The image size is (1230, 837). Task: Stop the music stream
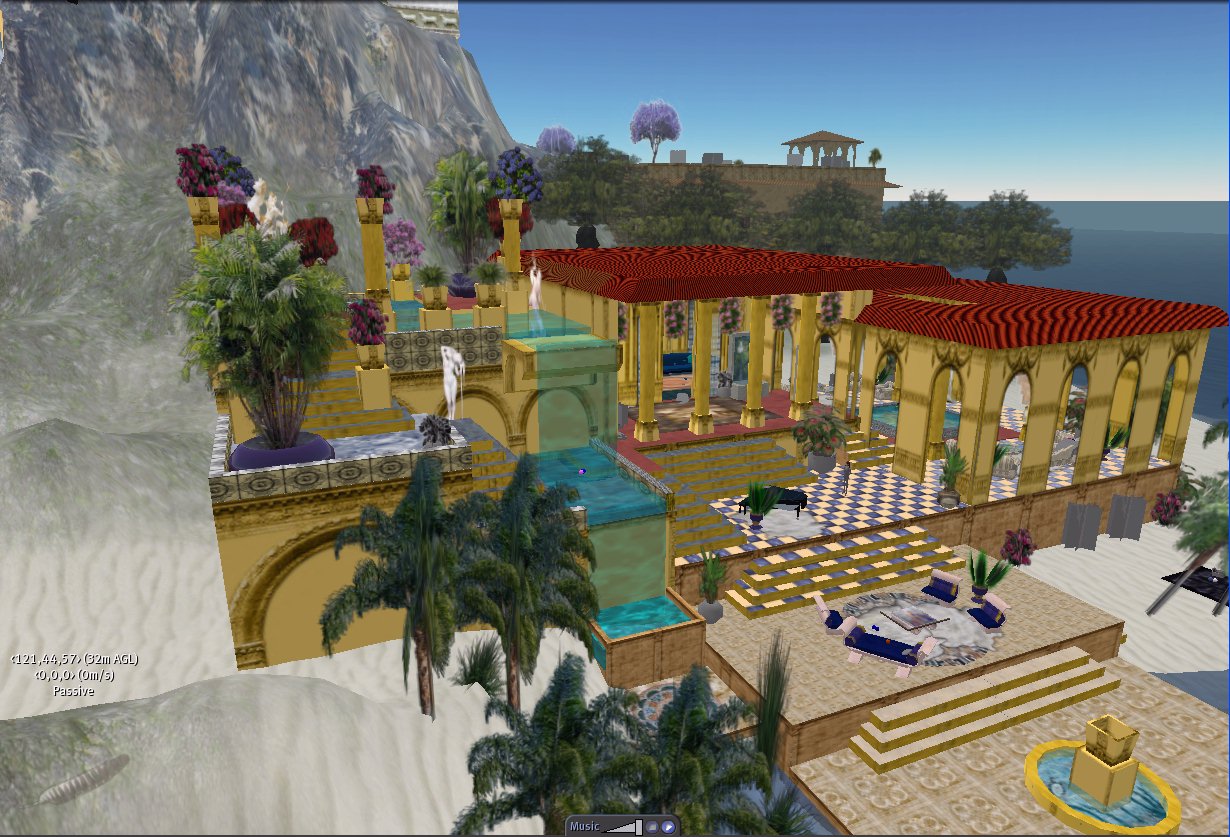(x=651, y=827)
